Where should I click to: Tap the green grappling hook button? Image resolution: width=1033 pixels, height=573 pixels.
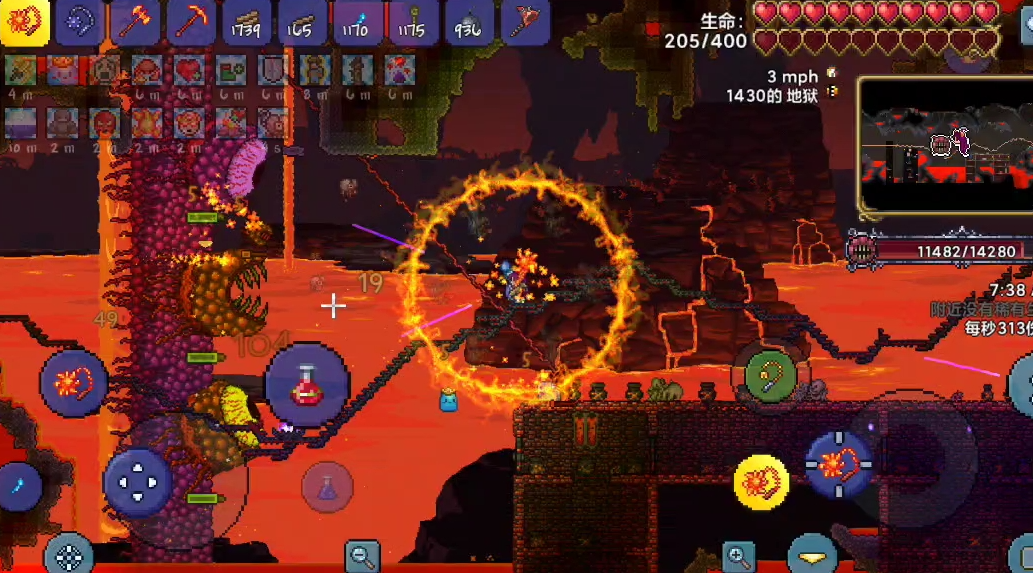(x=770, y=377)
